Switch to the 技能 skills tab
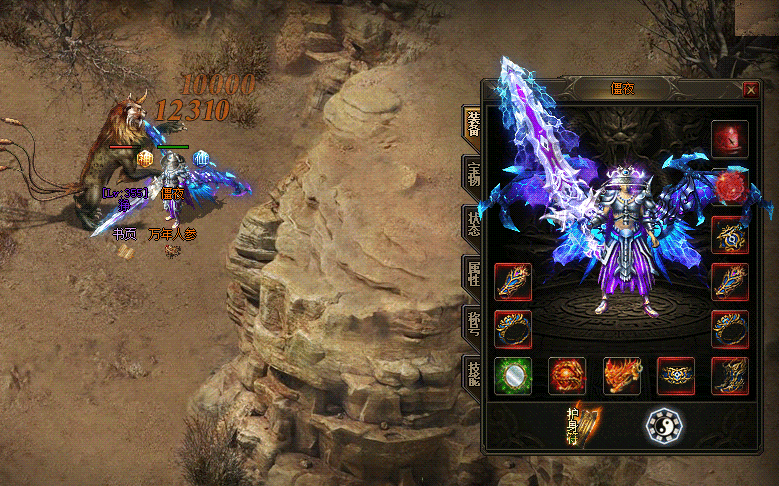The height and width of the screenshot is (486, 779). coord(472,372)
